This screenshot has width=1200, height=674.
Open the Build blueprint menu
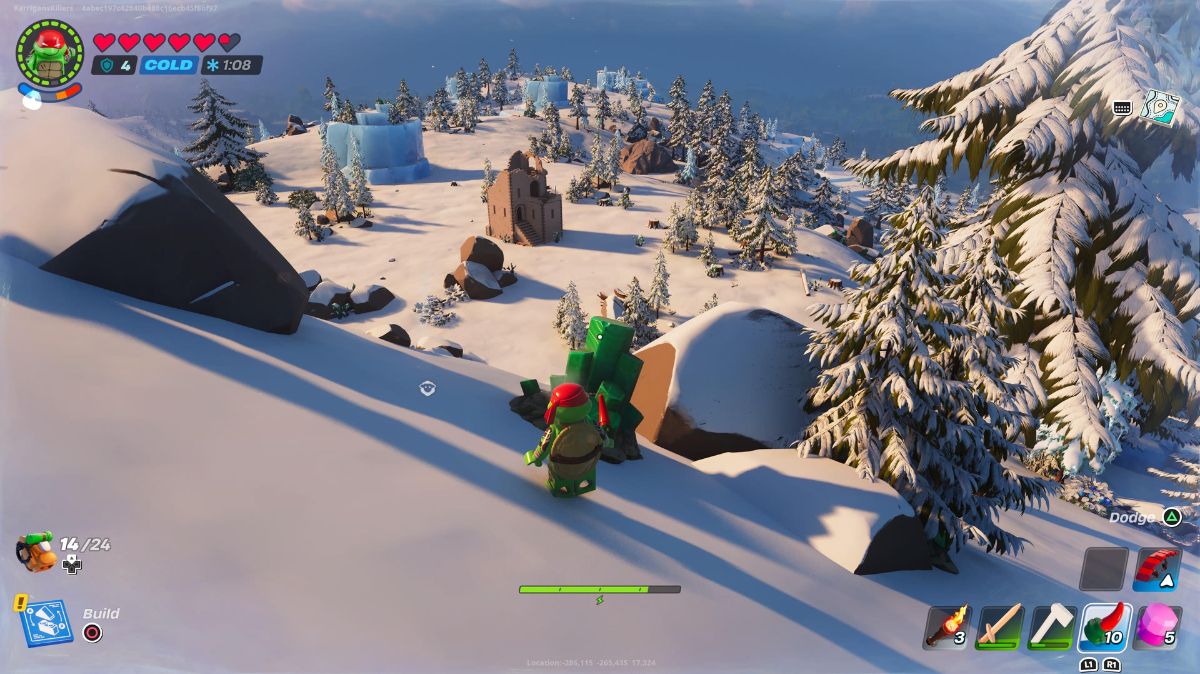click(46, 622)
